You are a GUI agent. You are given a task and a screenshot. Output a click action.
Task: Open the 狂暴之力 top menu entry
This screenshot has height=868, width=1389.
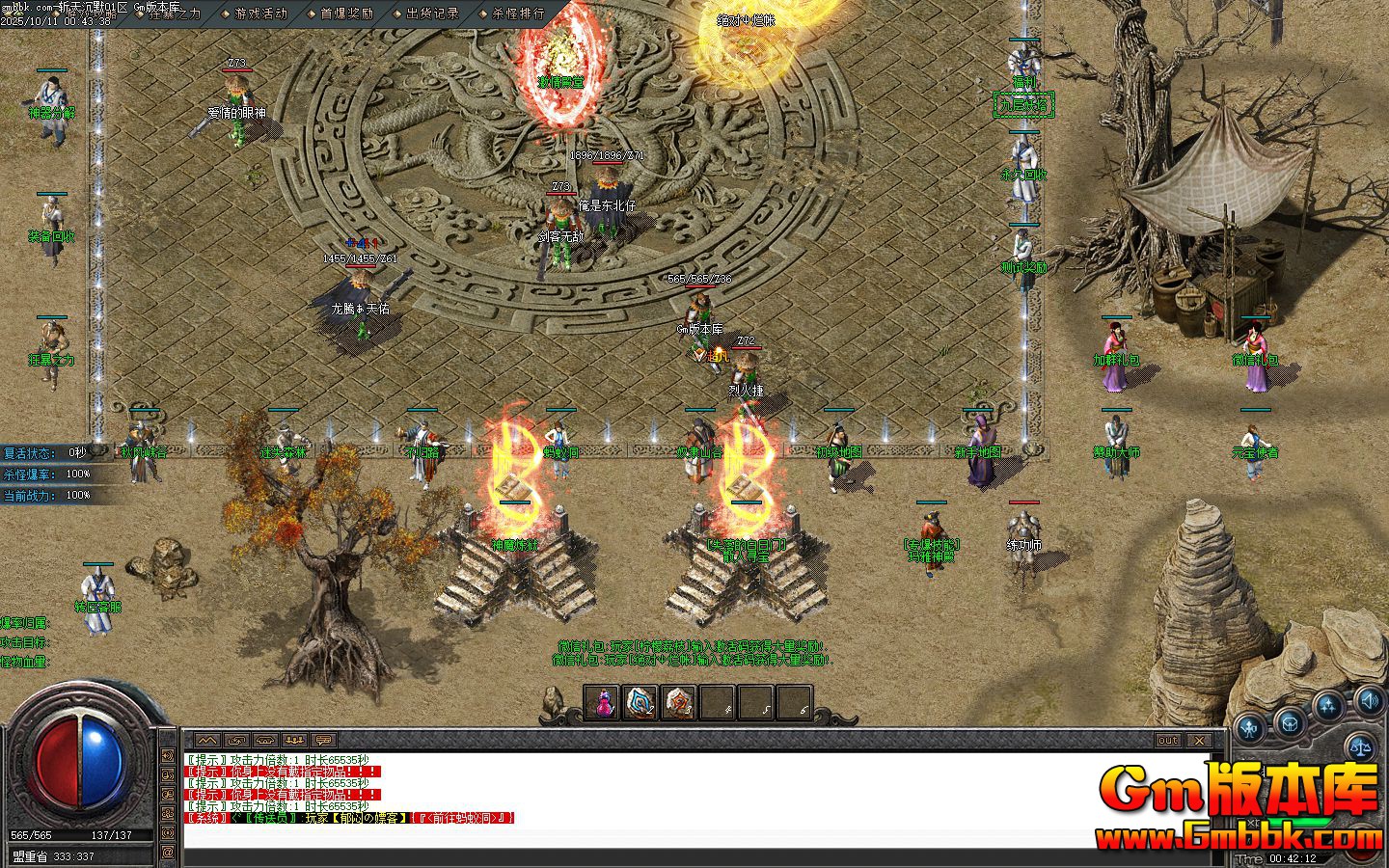(x=175, y=14)
